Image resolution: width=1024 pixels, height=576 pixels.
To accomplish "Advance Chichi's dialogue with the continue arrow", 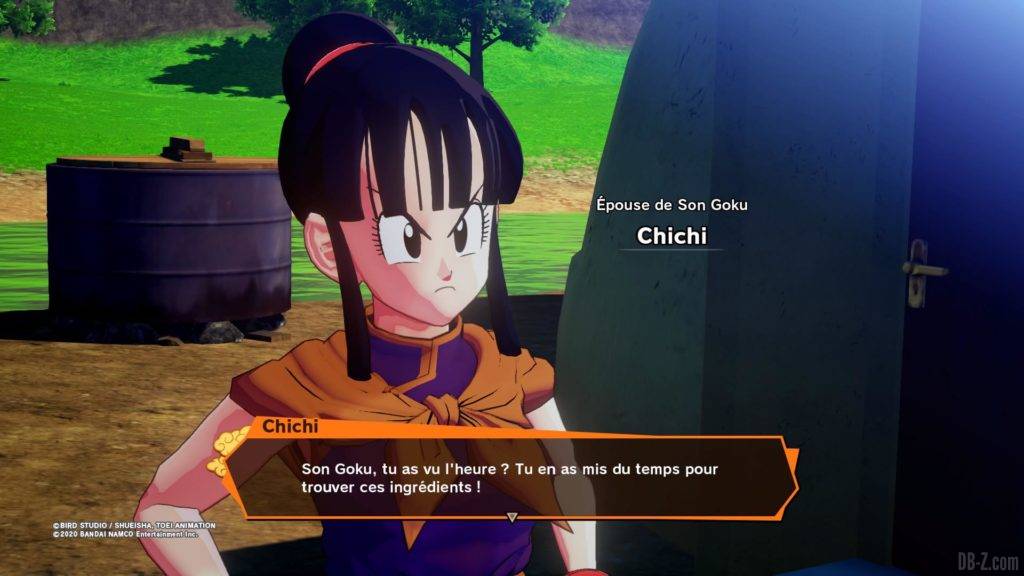I will coord(511,517).
